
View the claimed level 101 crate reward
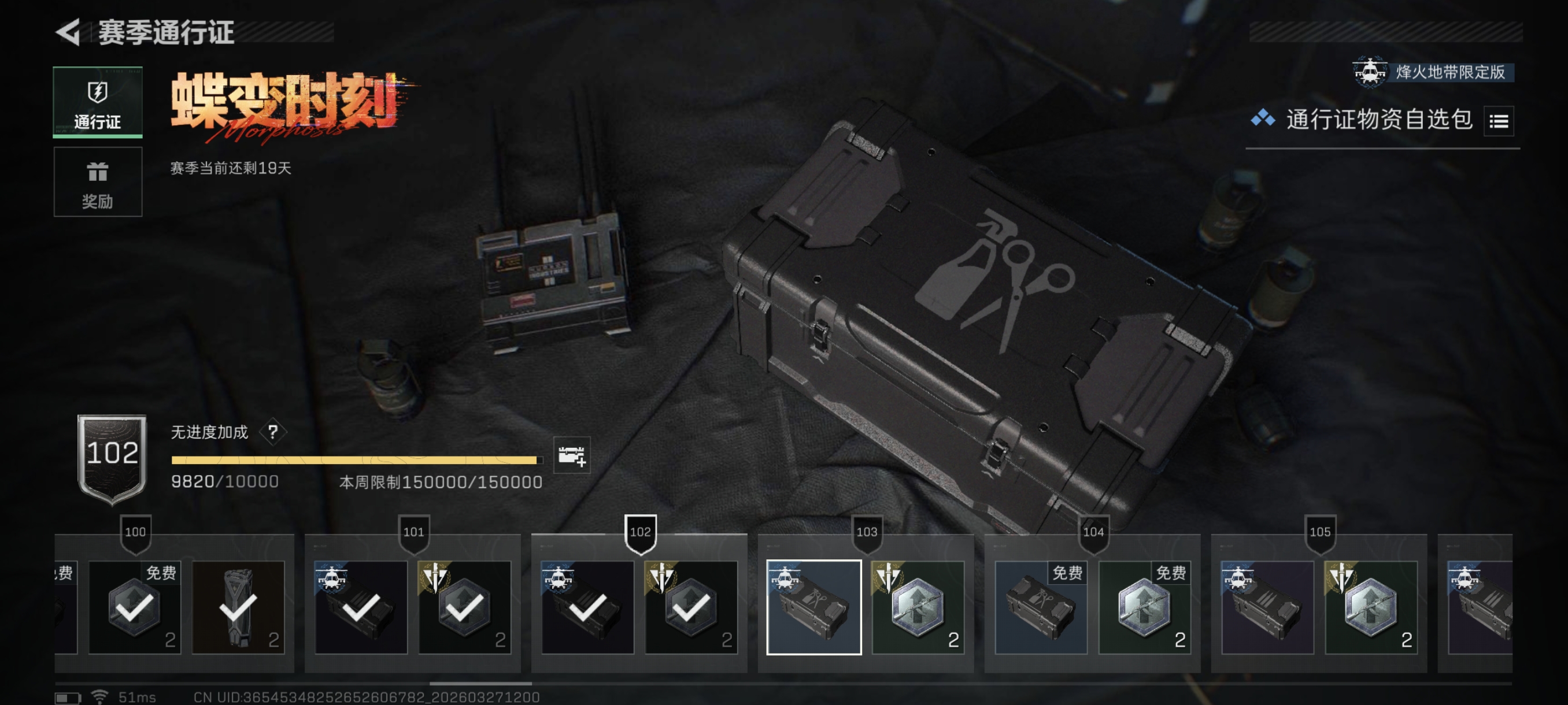[x=360, y=607]
